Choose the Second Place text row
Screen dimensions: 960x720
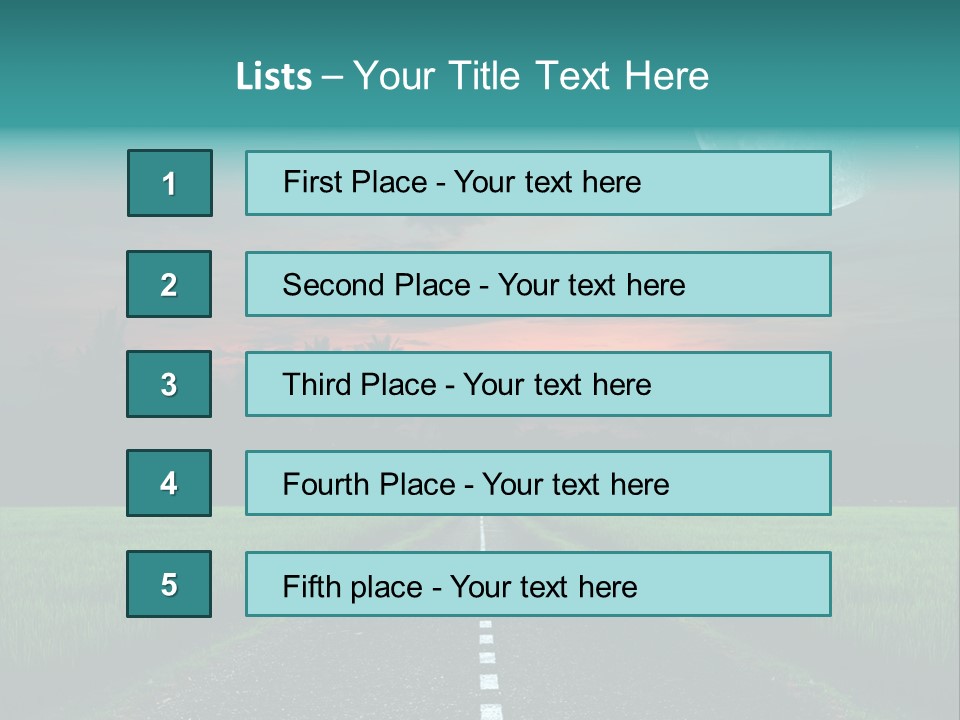[x=538, y=284]
